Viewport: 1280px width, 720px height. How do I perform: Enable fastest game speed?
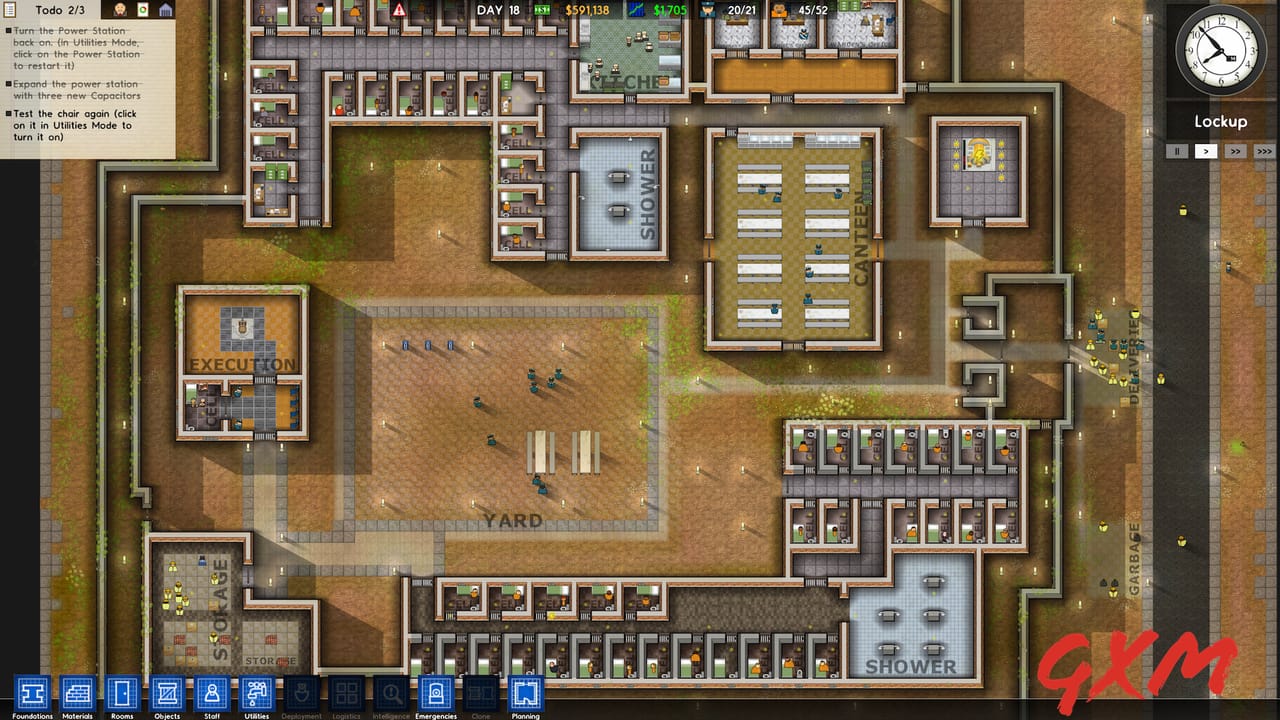tap(1266, 151)
